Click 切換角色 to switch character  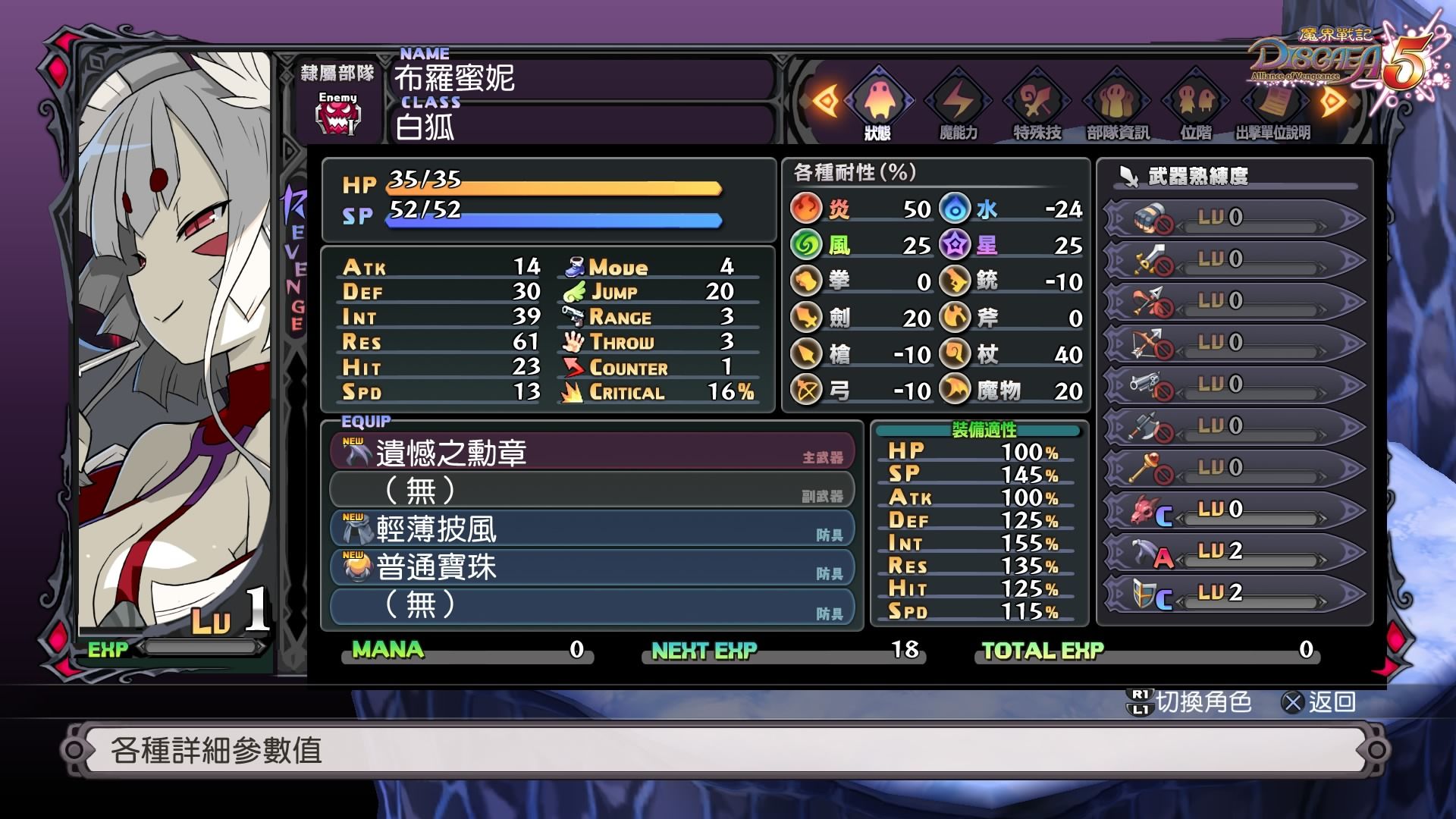[1189, 702]
